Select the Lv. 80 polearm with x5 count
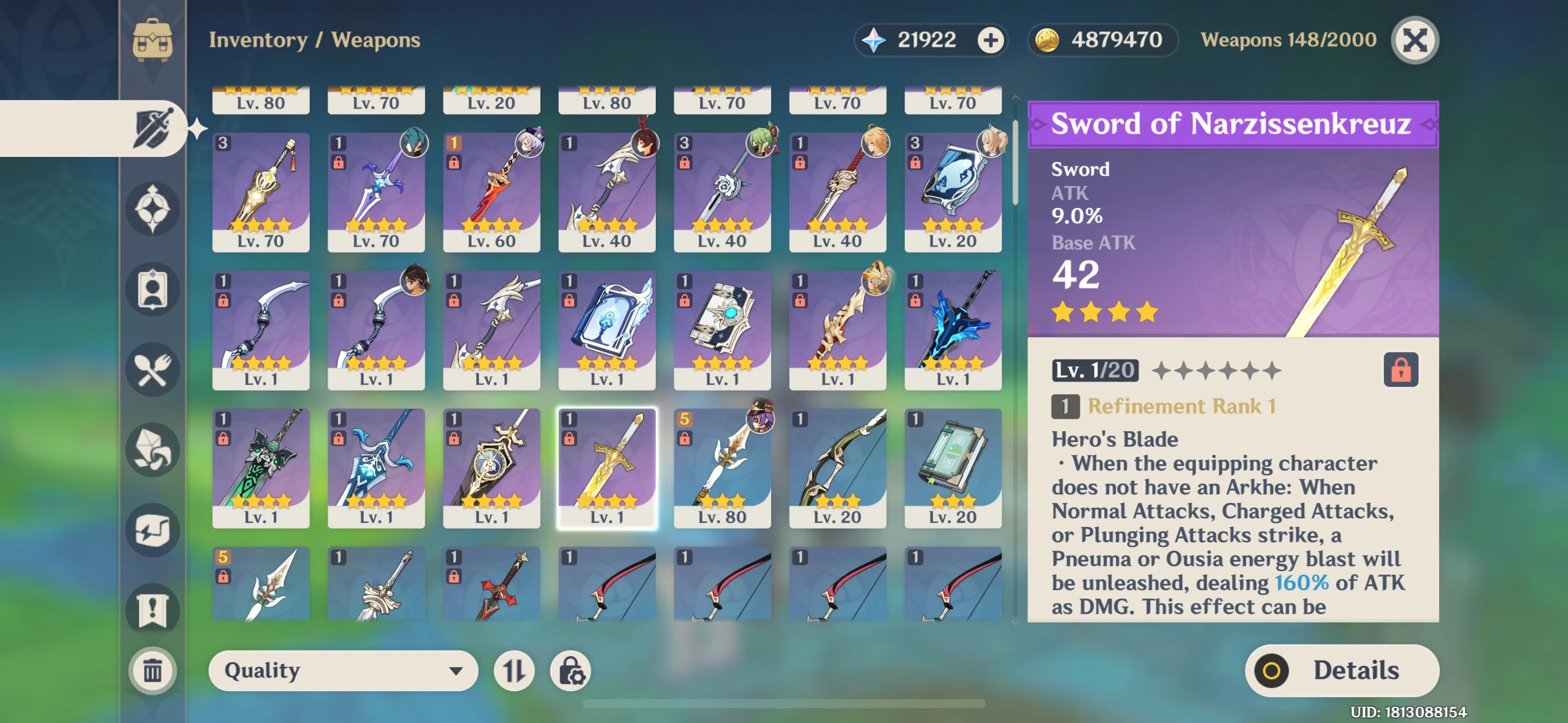 pos(722,467)
